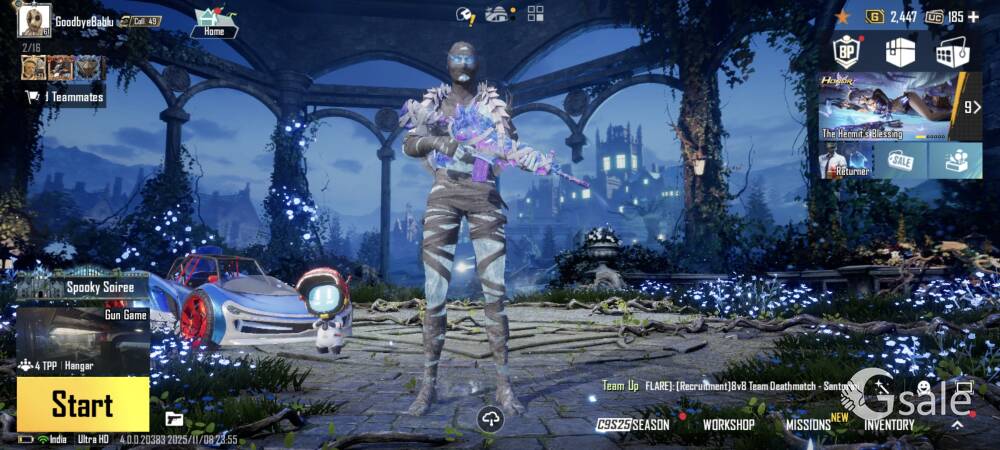Viewport: 1000px width, 450px height.
Task: Open the shopping basket store
Action: (952, 52)
